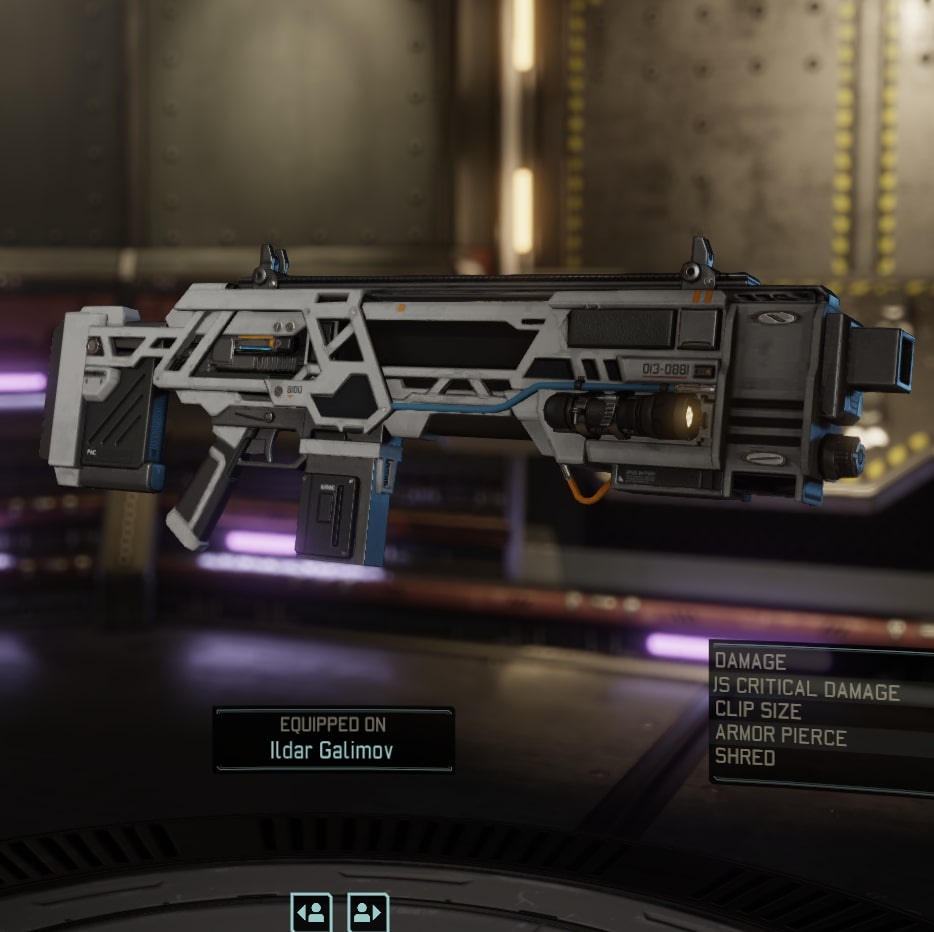The height and width of the screenshot is (932, 934).
Task: Select the Equipped On Ildar Galimov panel
Action: tap(334, 739)
